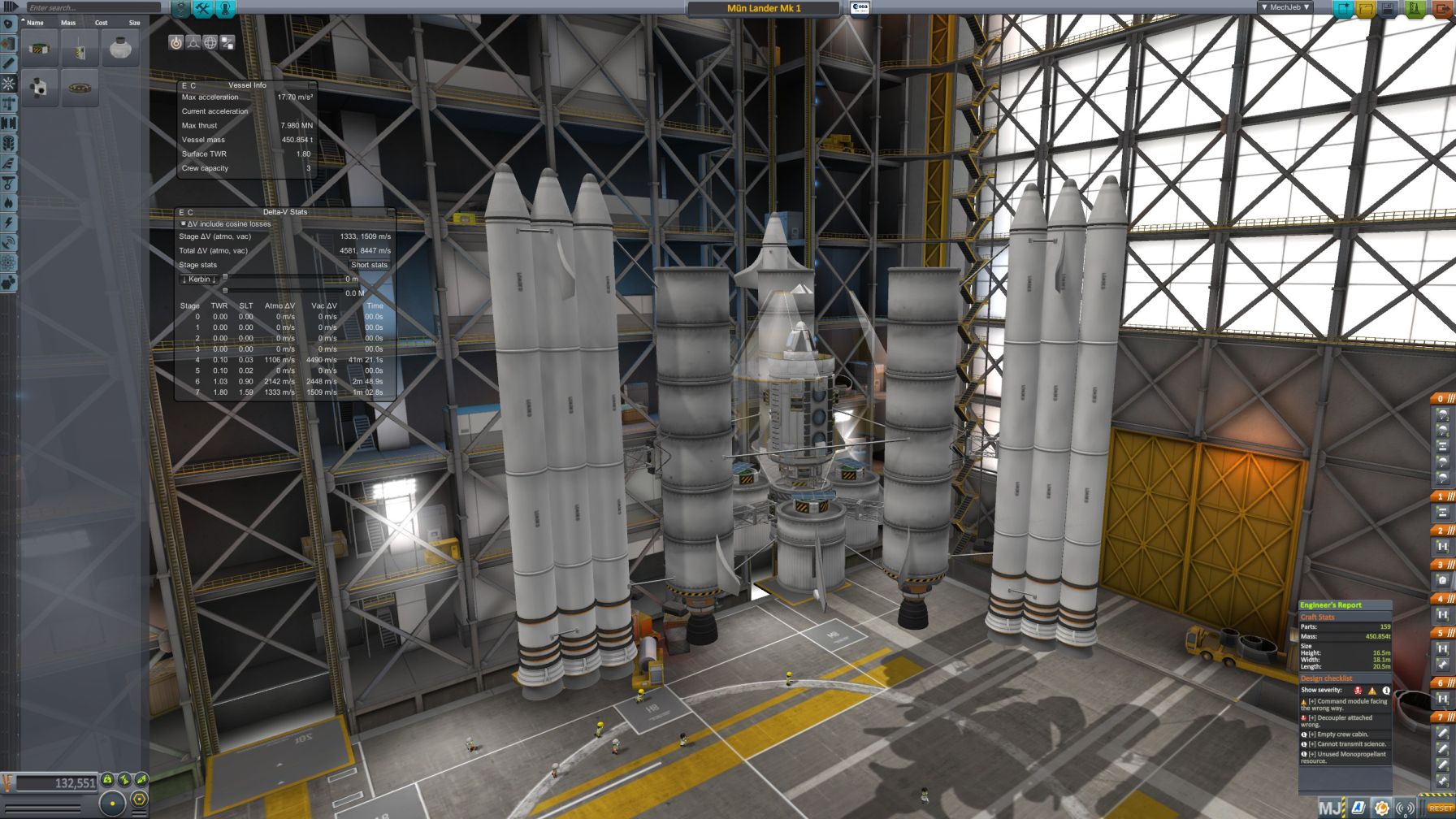Image resolution: width=1456 pixels, height=819 pixels.
Task: Open the load craft folder button
Action: pyautogui.click(x=1367, y=9)
